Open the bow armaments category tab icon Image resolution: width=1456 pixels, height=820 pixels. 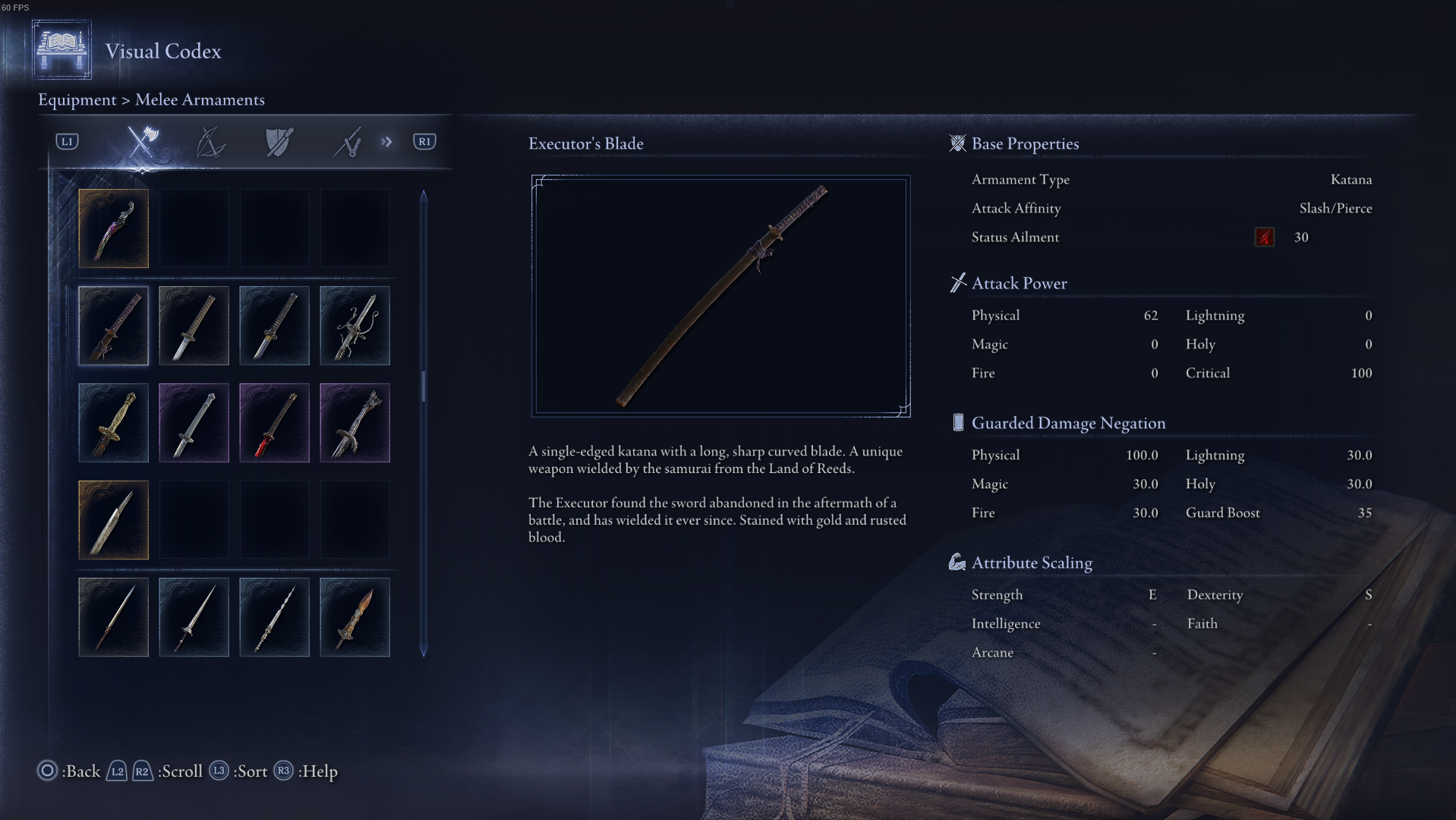click(210, 141)
